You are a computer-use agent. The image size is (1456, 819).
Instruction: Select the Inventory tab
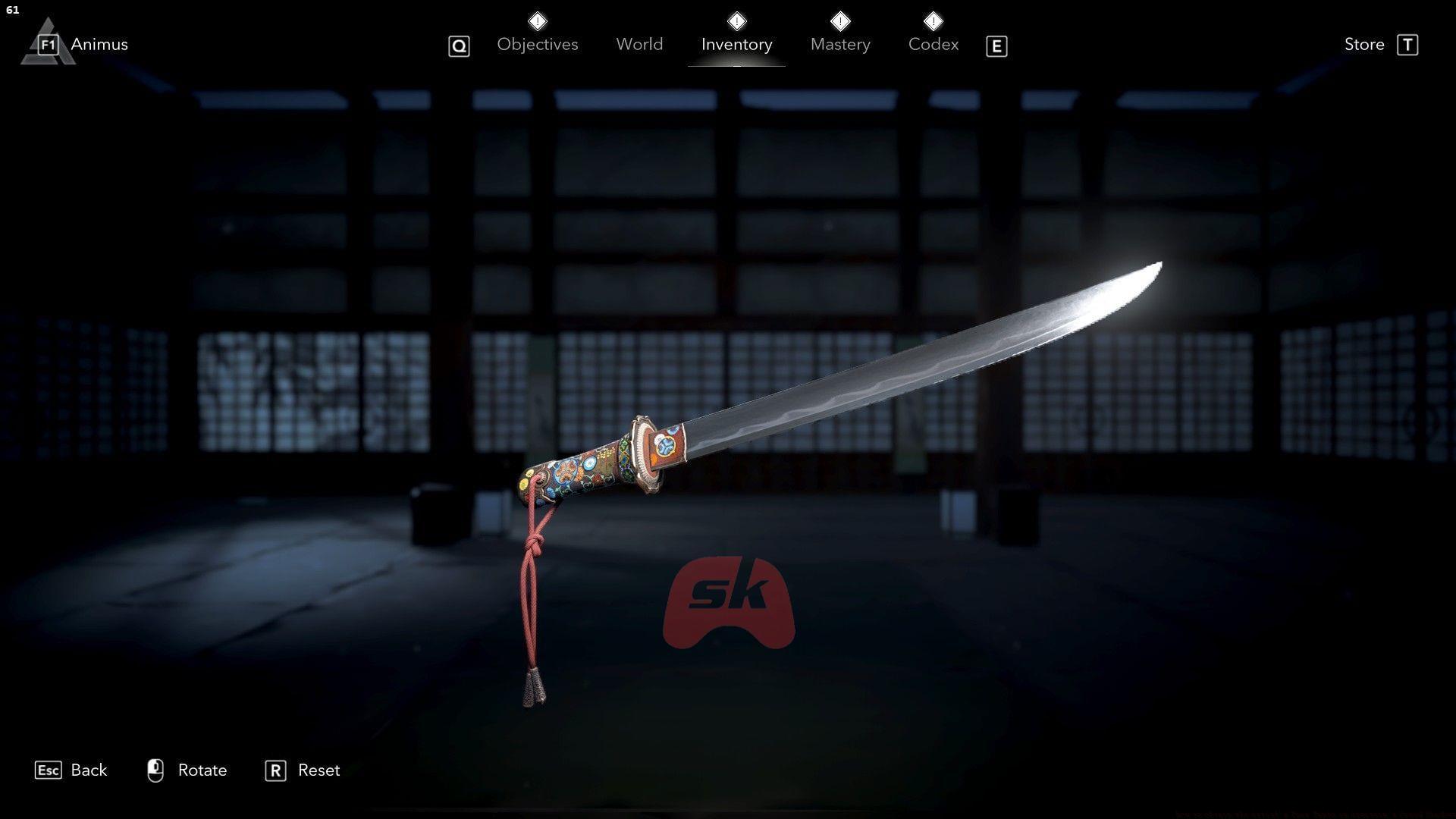736,44
